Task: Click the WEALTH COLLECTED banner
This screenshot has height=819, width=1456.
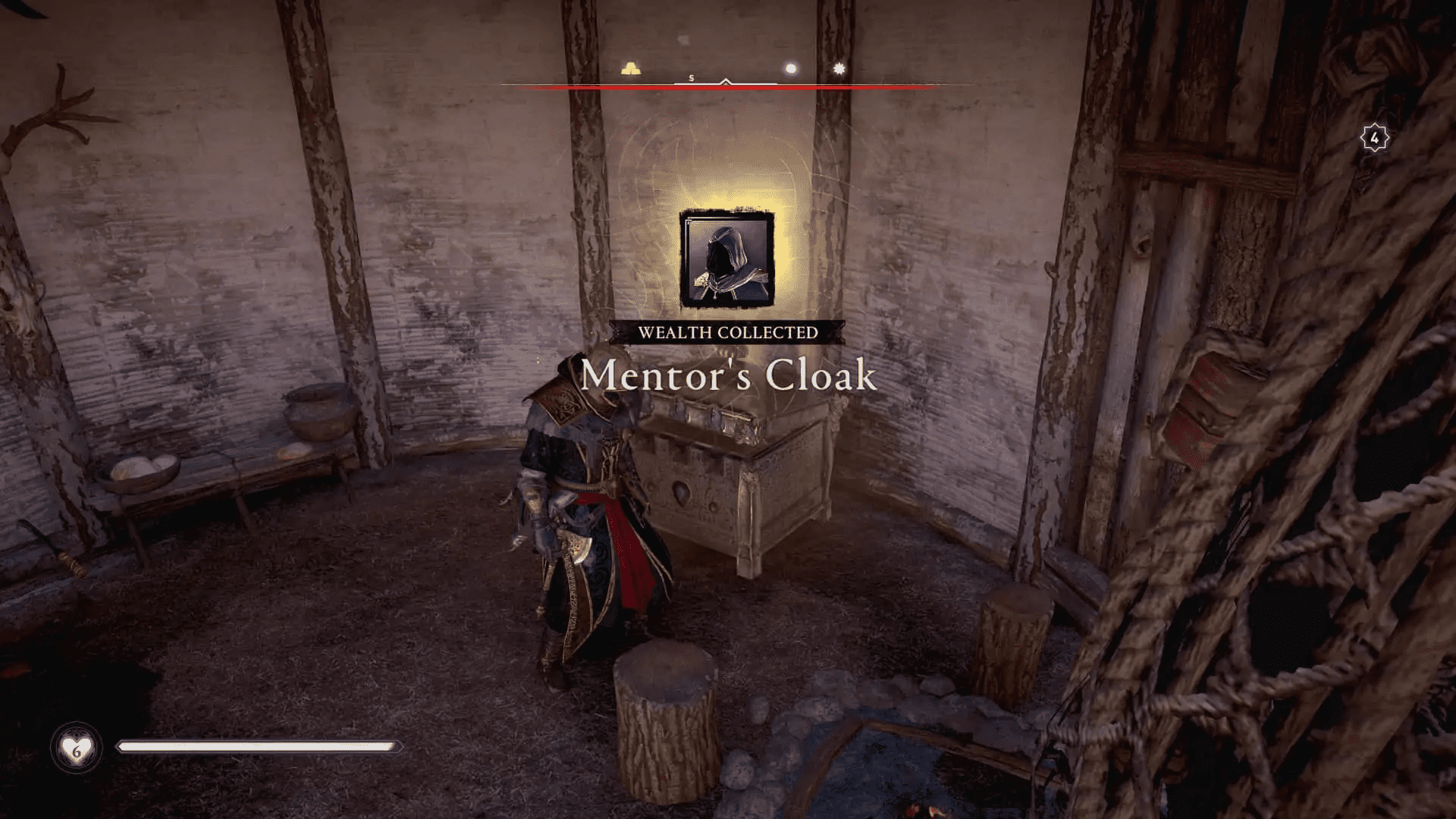Action: tap(728, 331)
